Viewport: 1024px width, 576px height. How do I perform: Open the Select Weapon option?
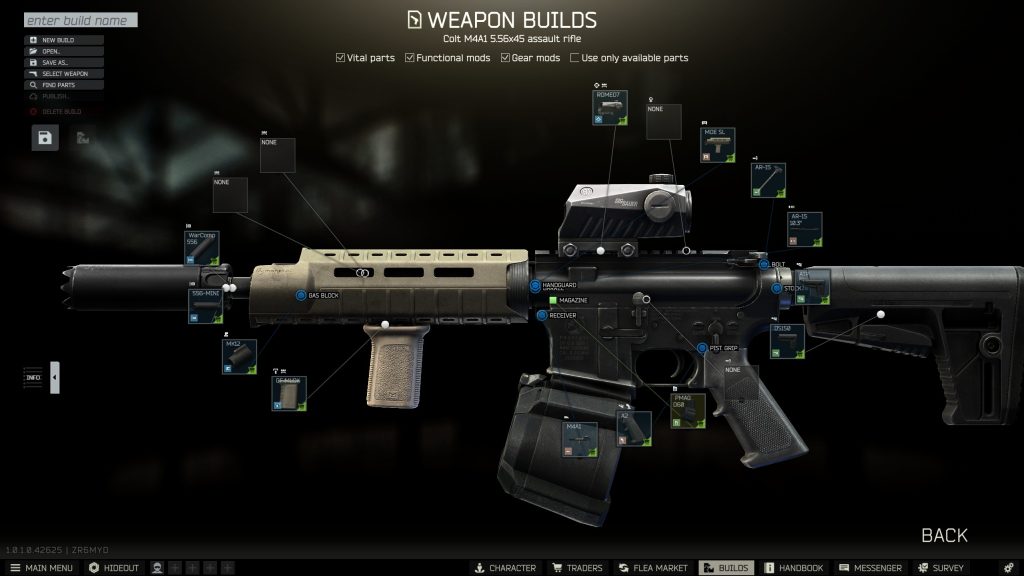pos(63,74)
